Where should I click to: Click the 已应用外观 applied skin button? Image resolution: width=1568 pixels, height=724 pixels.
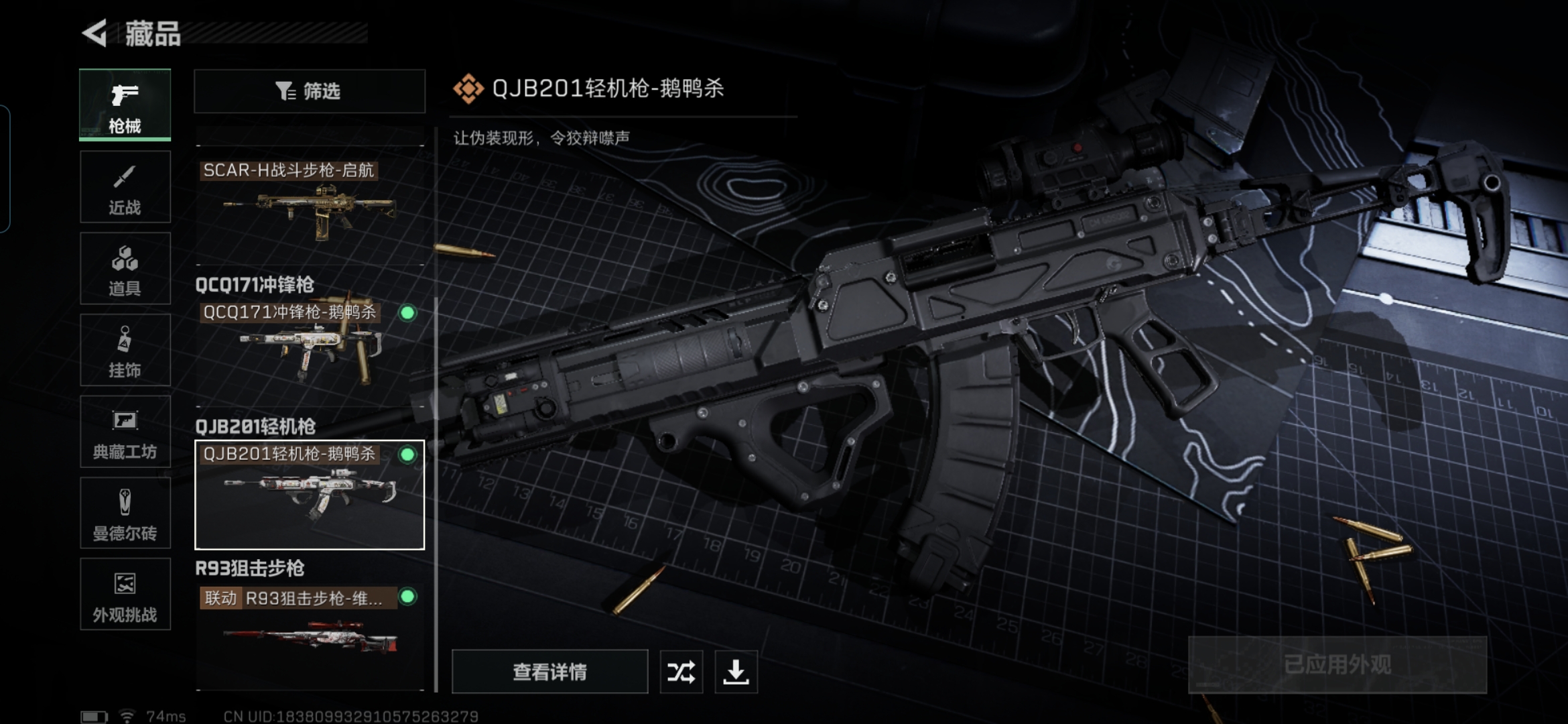tap(1337, 664)
